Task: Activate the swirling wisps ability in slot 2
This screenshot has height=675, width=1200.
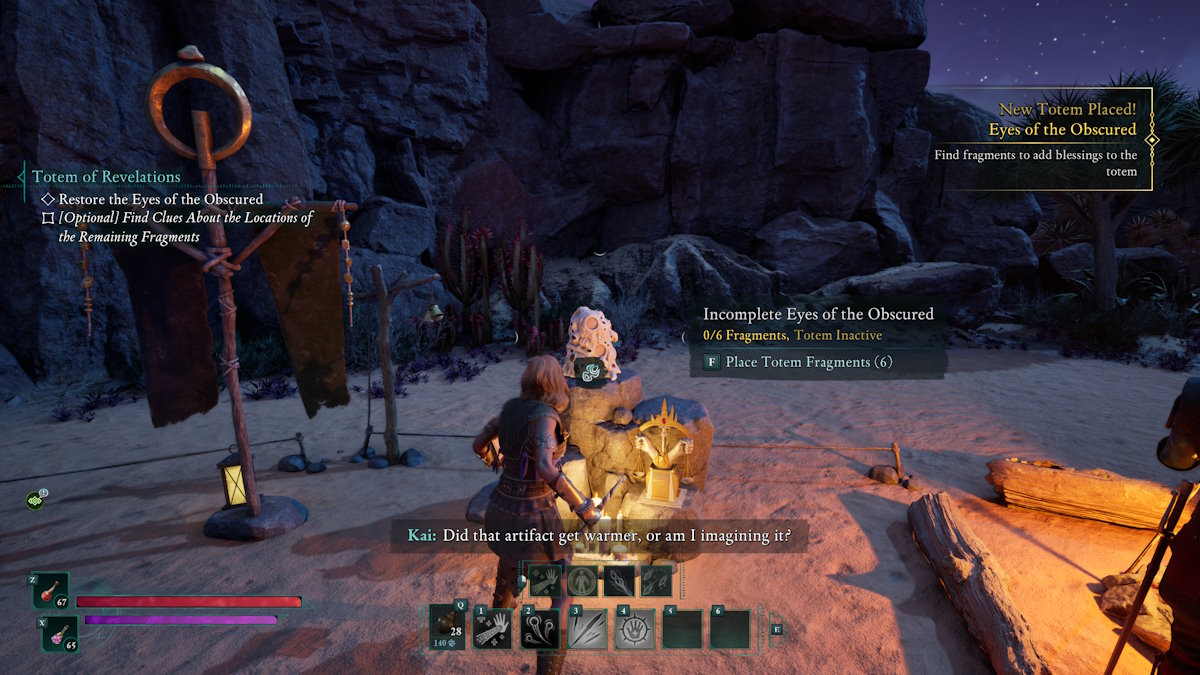Action: point(540,629)
